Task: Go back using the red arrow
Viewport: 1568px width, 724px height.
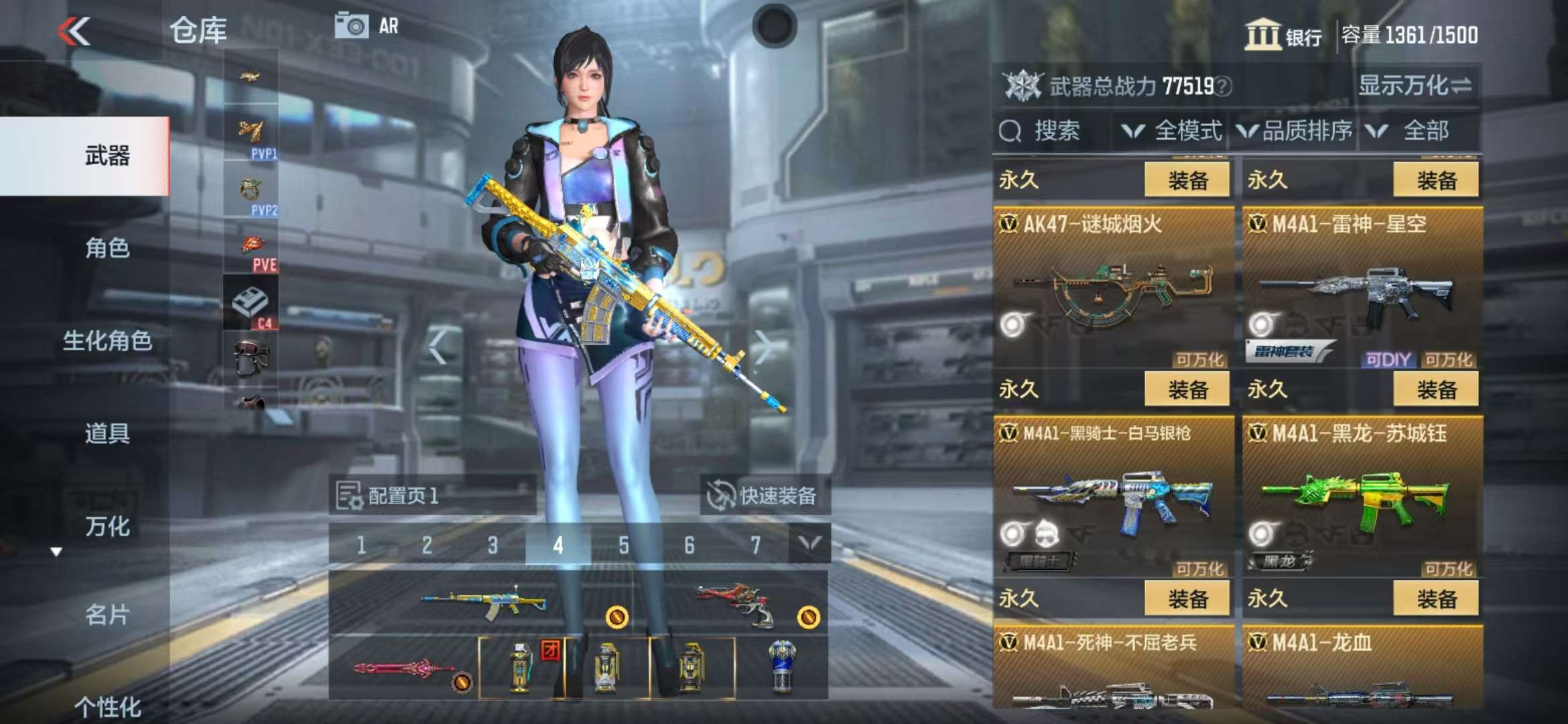Action: (x=74, y=32)
